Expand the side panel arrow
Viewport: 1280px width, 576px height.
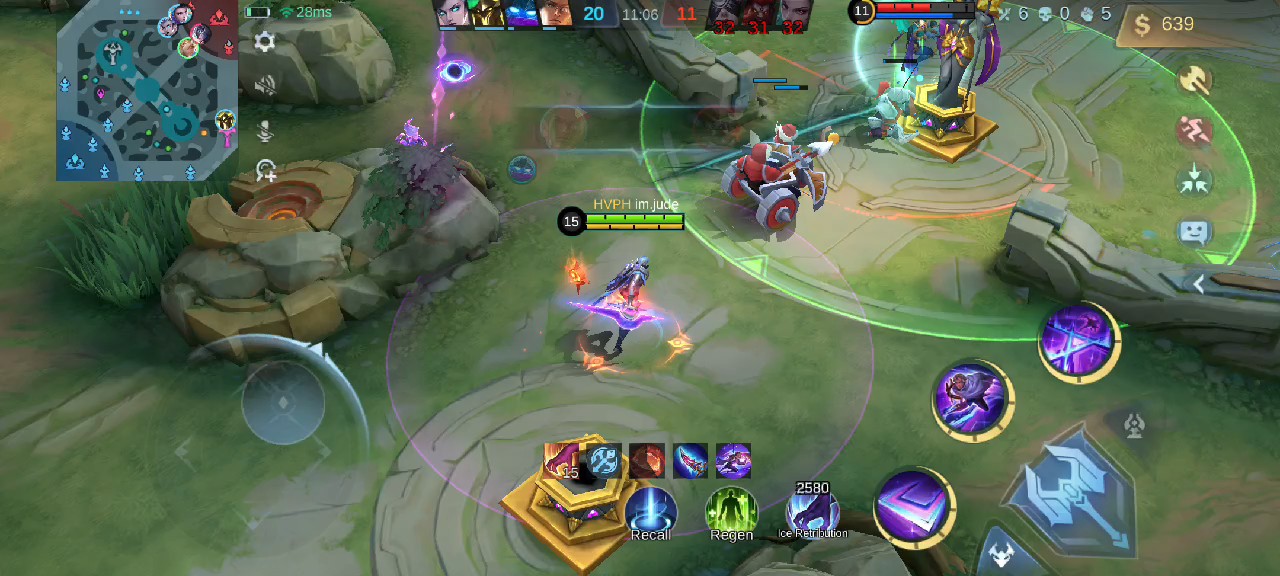coord(1200,284)
